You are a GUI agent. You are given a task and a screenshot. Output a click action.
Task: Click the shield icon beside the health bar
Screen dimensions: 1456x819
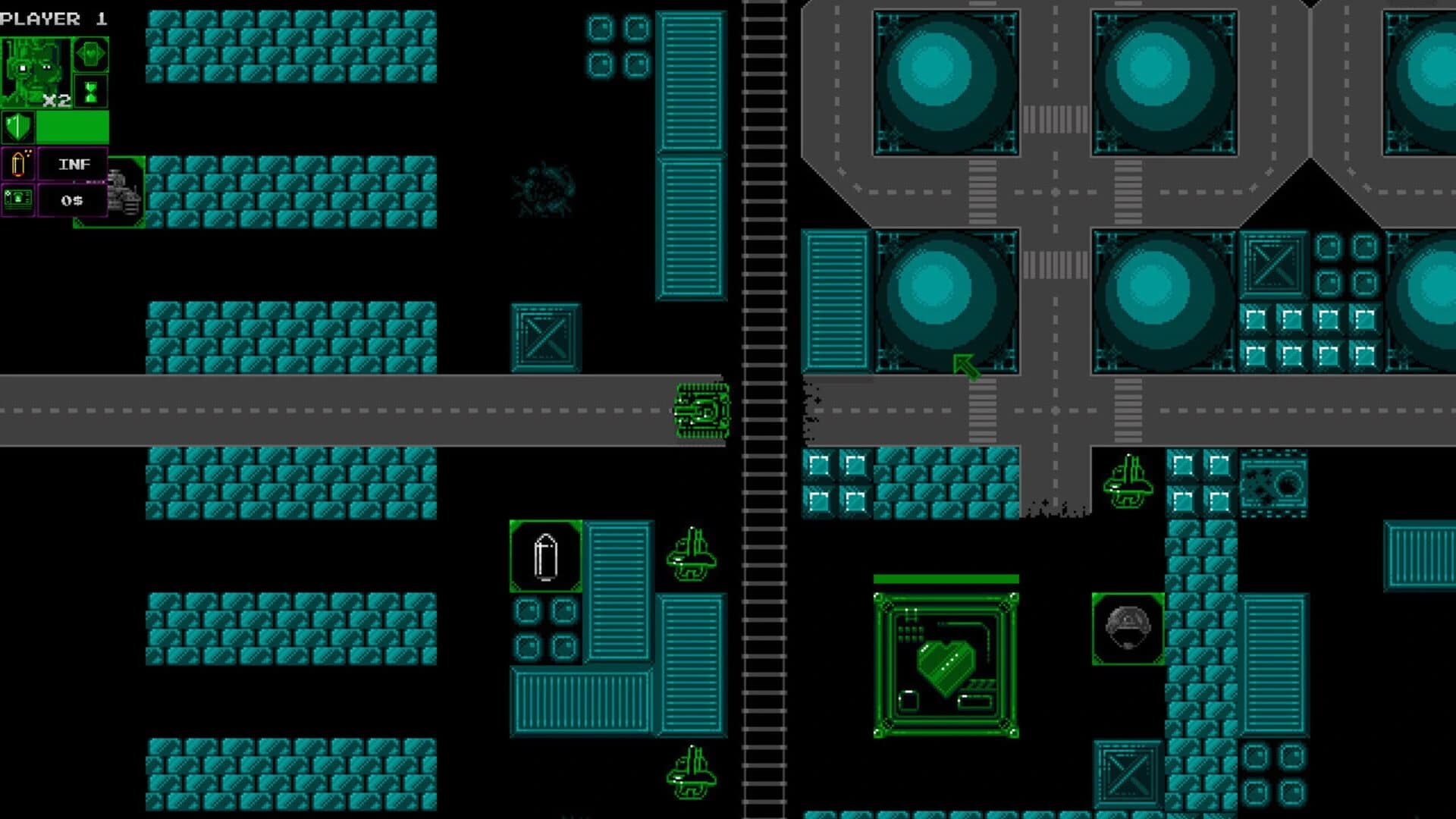19,127
